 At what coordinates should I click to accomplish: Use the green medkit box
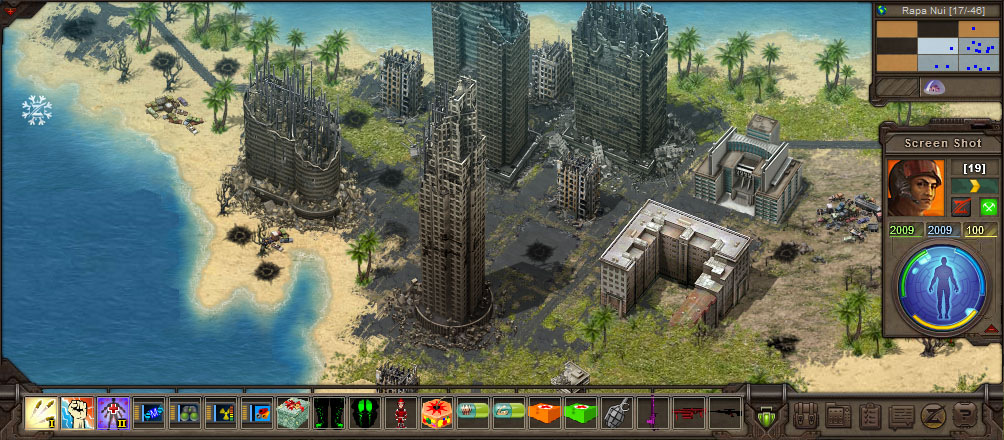pos(578,412)
